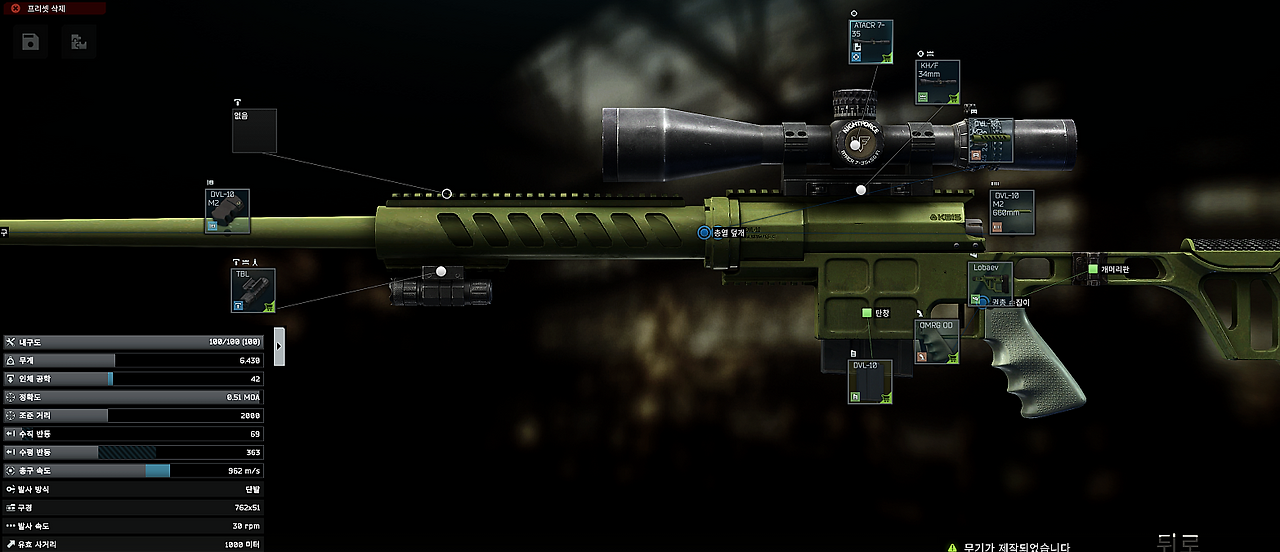
Task: Choose the ATACR 7-35 scope slot
Action: (870, 42)
